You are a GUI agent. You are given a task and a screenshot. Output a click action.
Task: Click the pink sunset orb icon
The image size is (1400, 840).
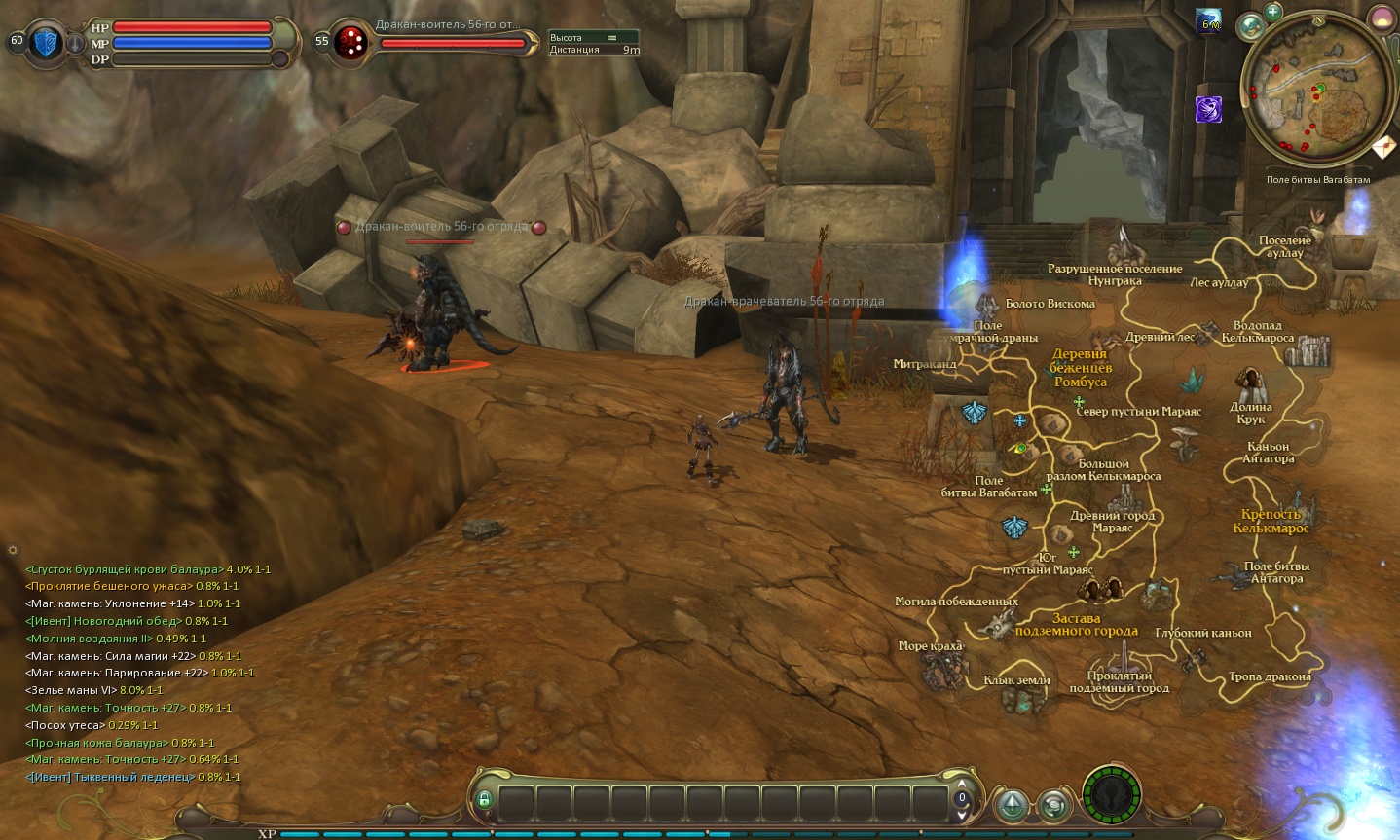tap(1382, 18)
